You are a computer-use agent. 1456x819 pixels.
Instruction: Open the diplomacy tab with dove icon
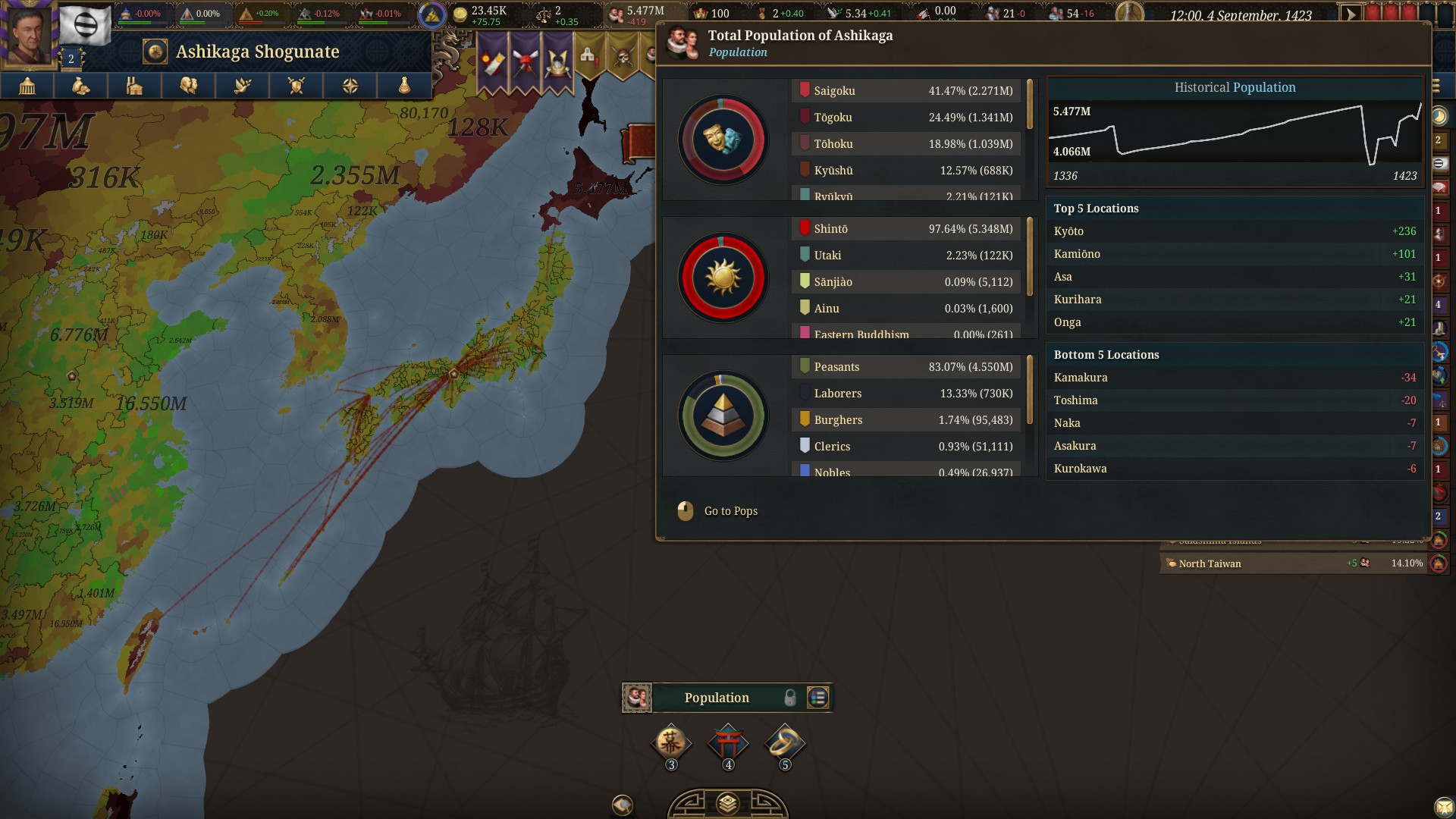tap(243, 86)
